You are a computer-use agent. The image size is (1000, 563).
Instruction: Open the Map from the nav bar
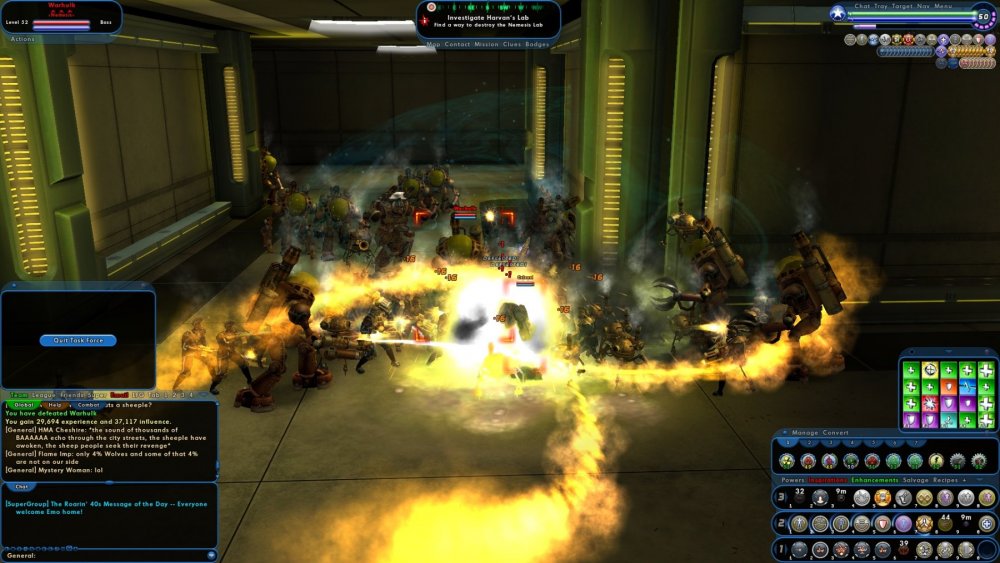tap(433, 44)
